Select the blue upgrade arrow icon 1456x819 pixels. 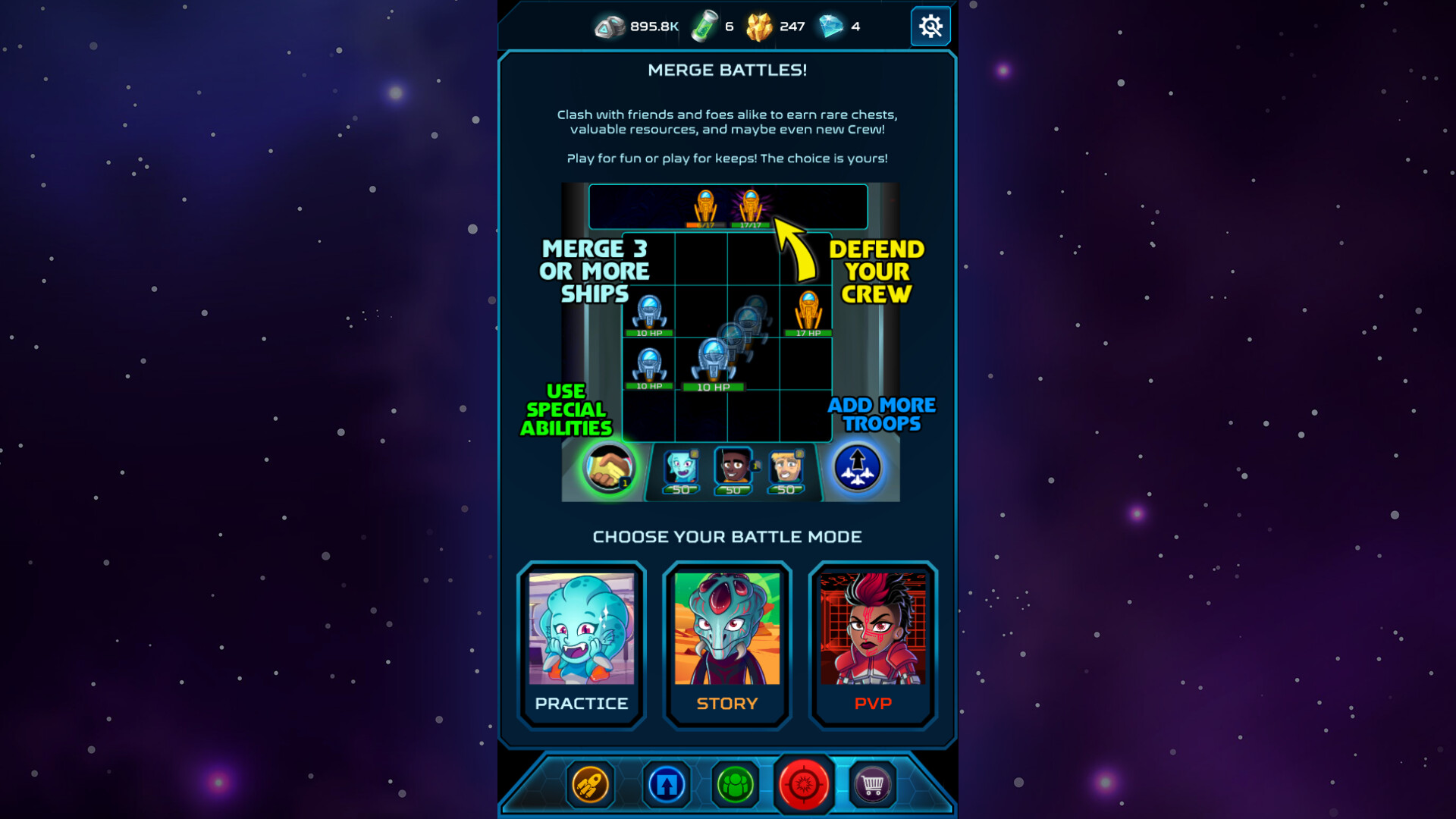pyautogui.click(x=665, y=785)
